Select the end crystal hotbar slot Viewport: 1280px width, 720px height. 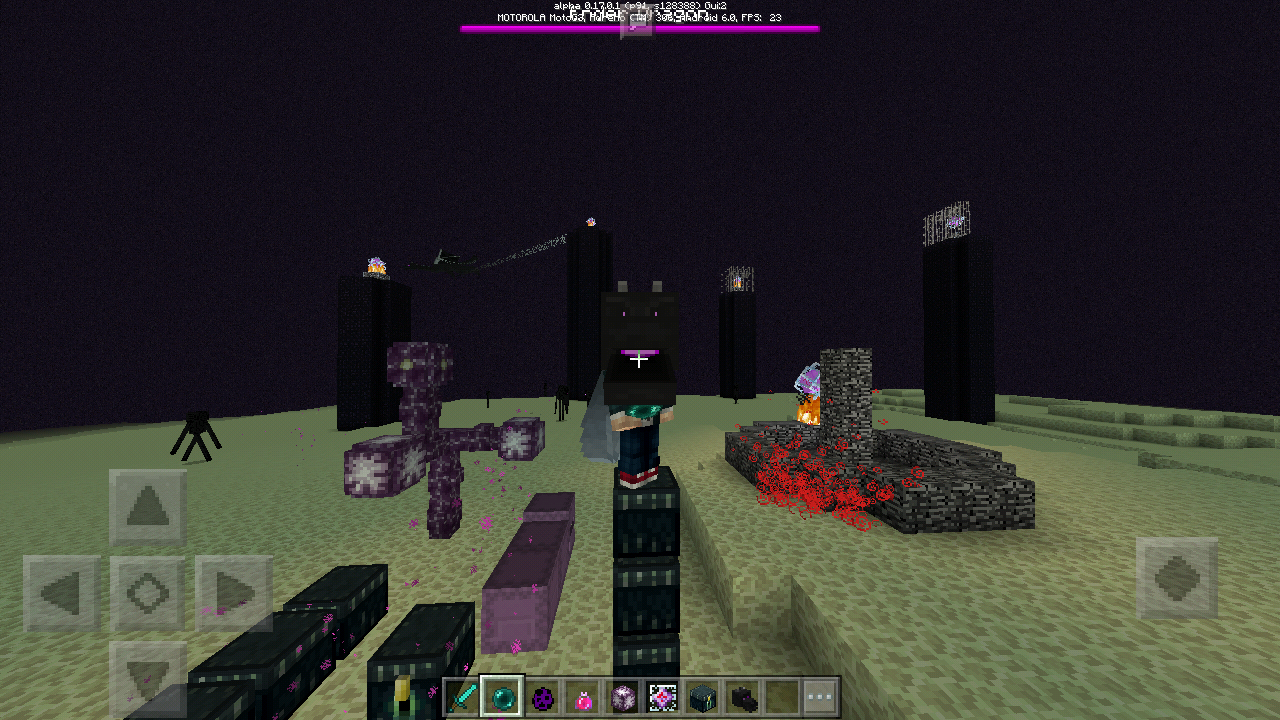[662, 697]
